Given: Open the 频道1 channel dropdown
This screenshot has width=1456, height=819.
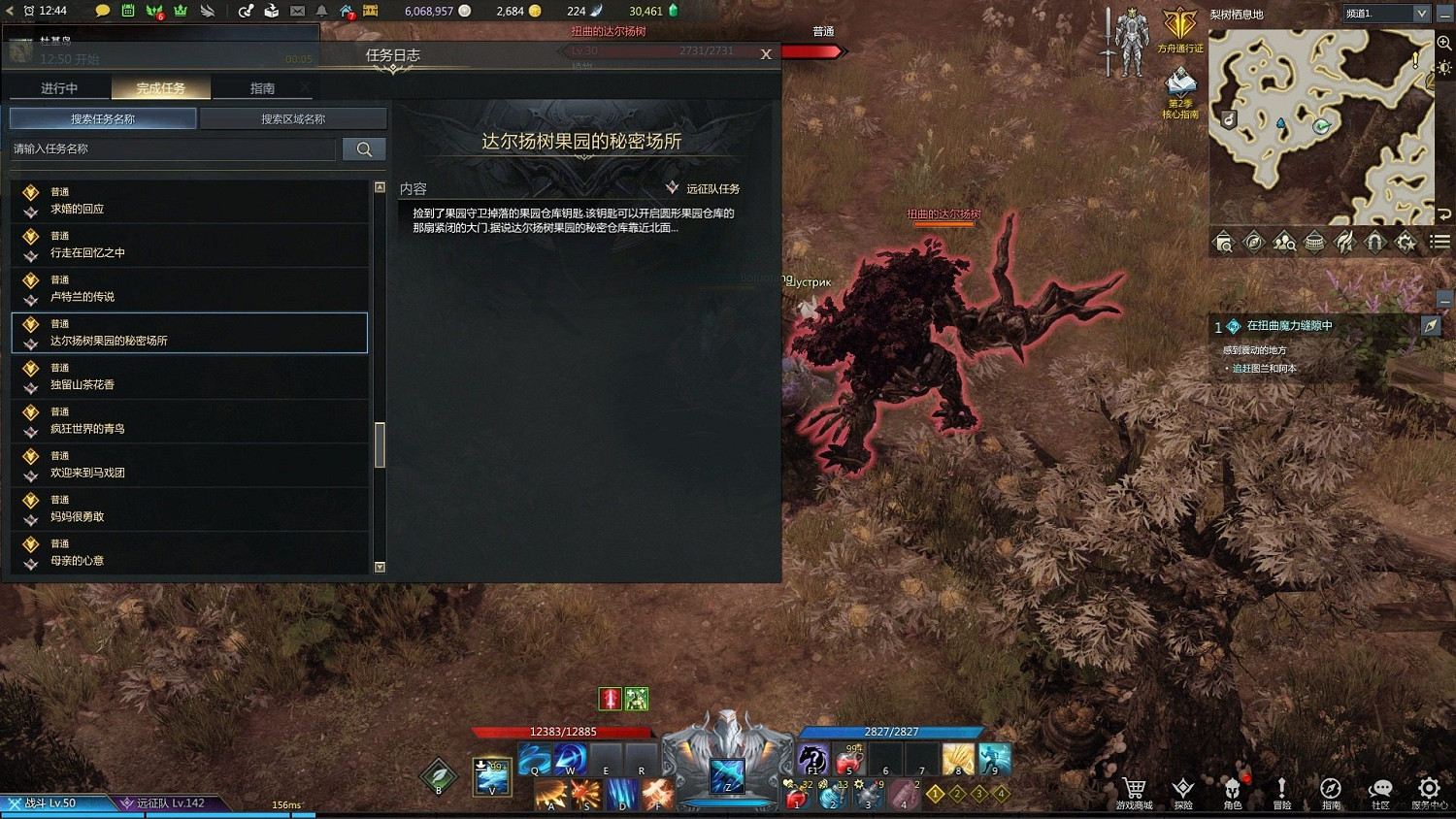Looking at the screenshot, I should [1385, 13].
